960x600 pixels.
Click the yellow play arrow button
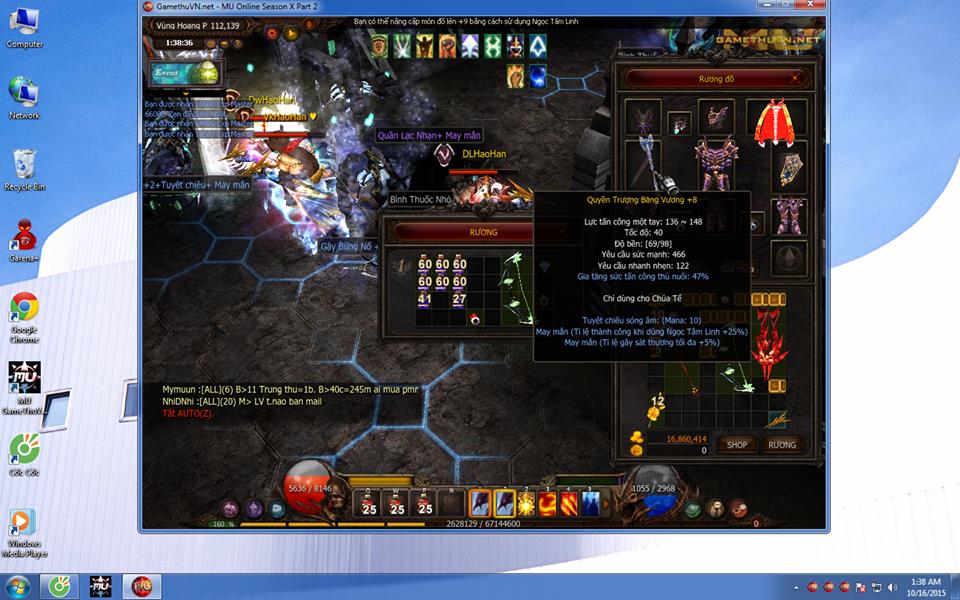[x=292, y=33]
